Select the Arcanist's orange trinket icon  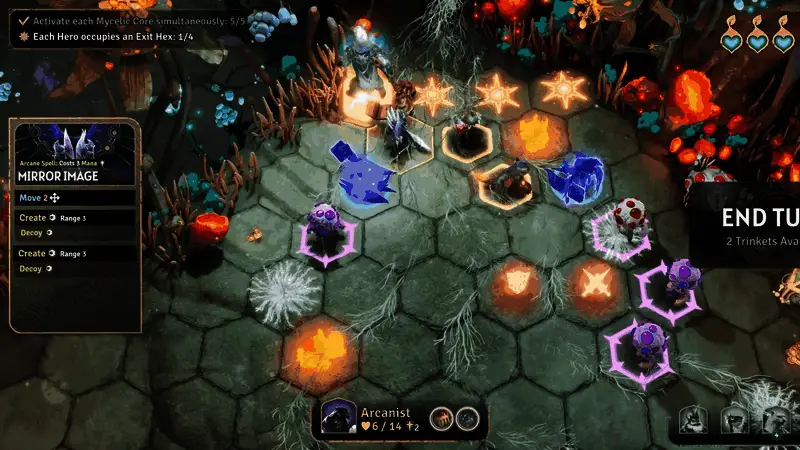coord(441,419)
